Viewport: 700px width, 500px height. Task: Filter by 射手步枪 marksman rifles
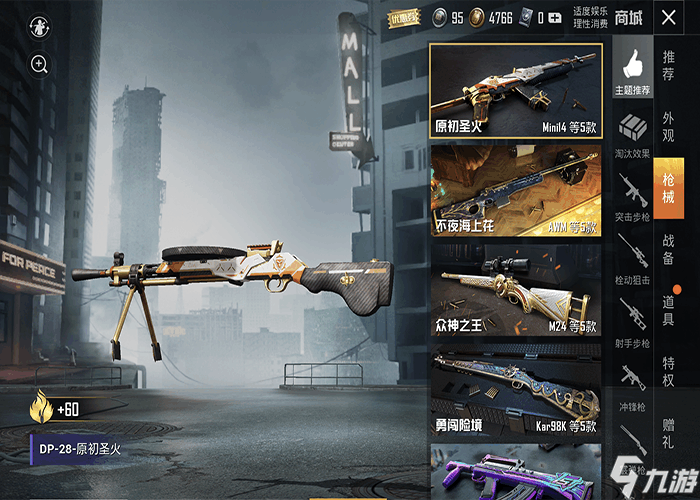(x=632, y=320)
